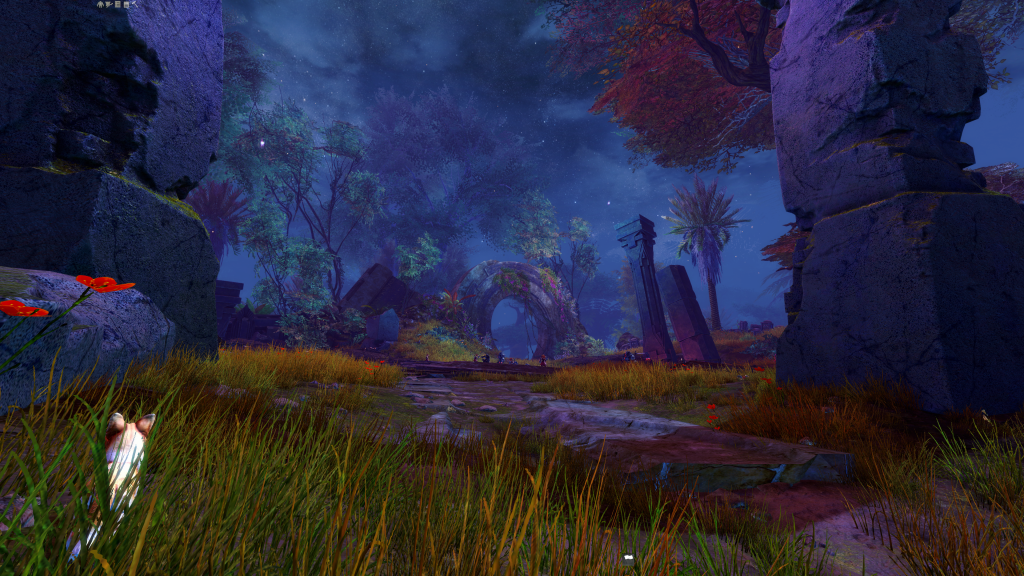Click the tiny person silhouette icon
This screenshot has height=576, width=1024.
100,5
